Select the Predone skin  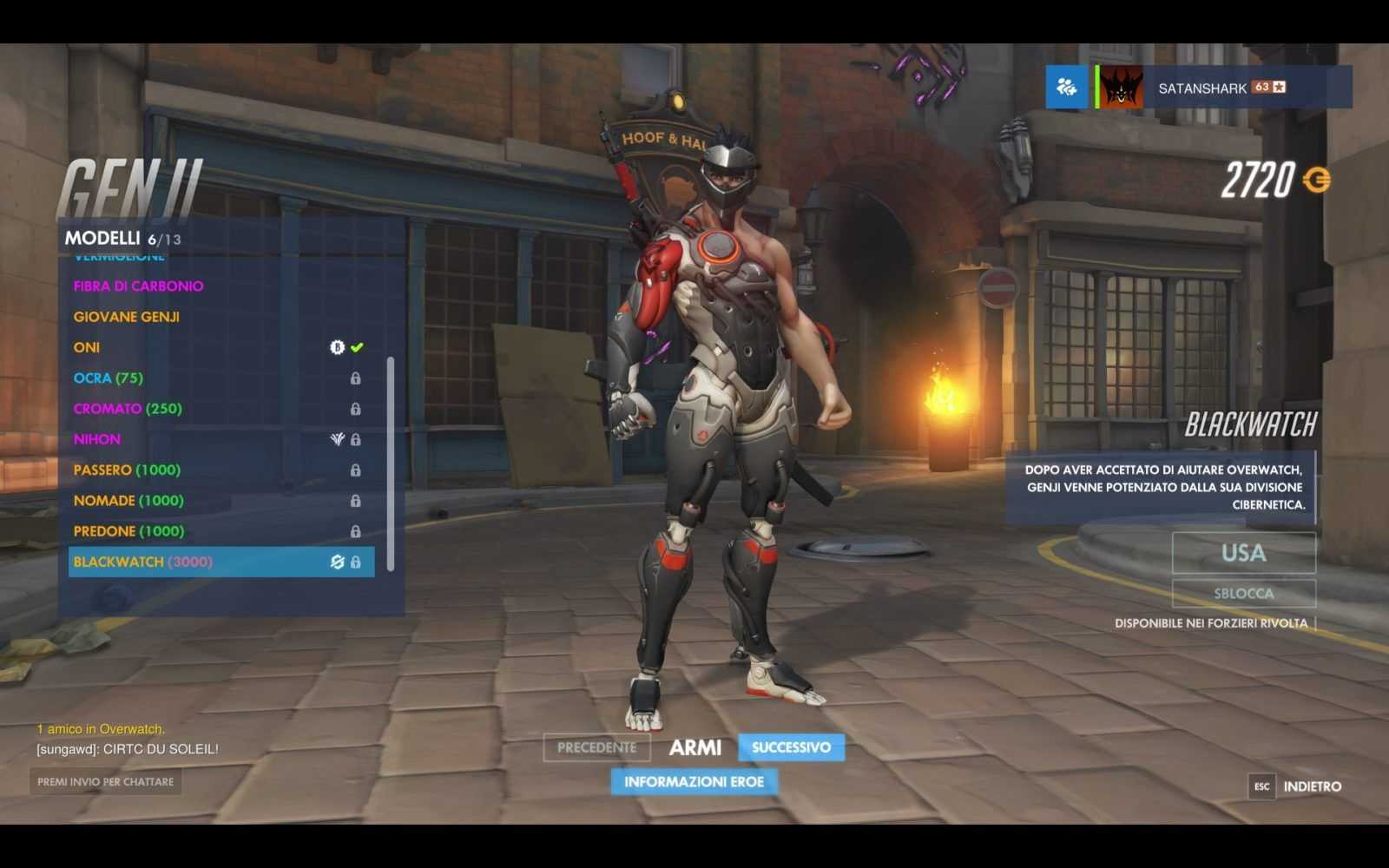coord(128,531)
